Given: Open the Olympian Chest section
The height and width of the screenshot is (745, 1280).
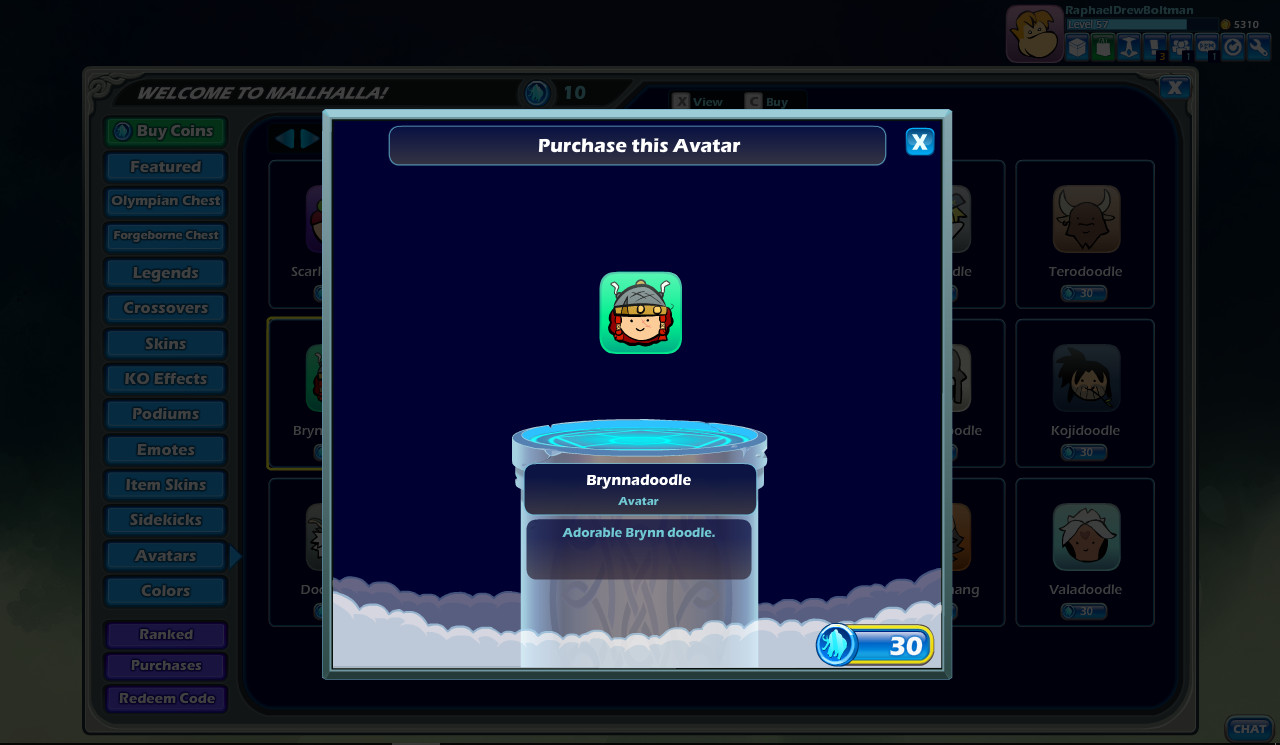Looking at the screenshot, I should tap(165, 201).
